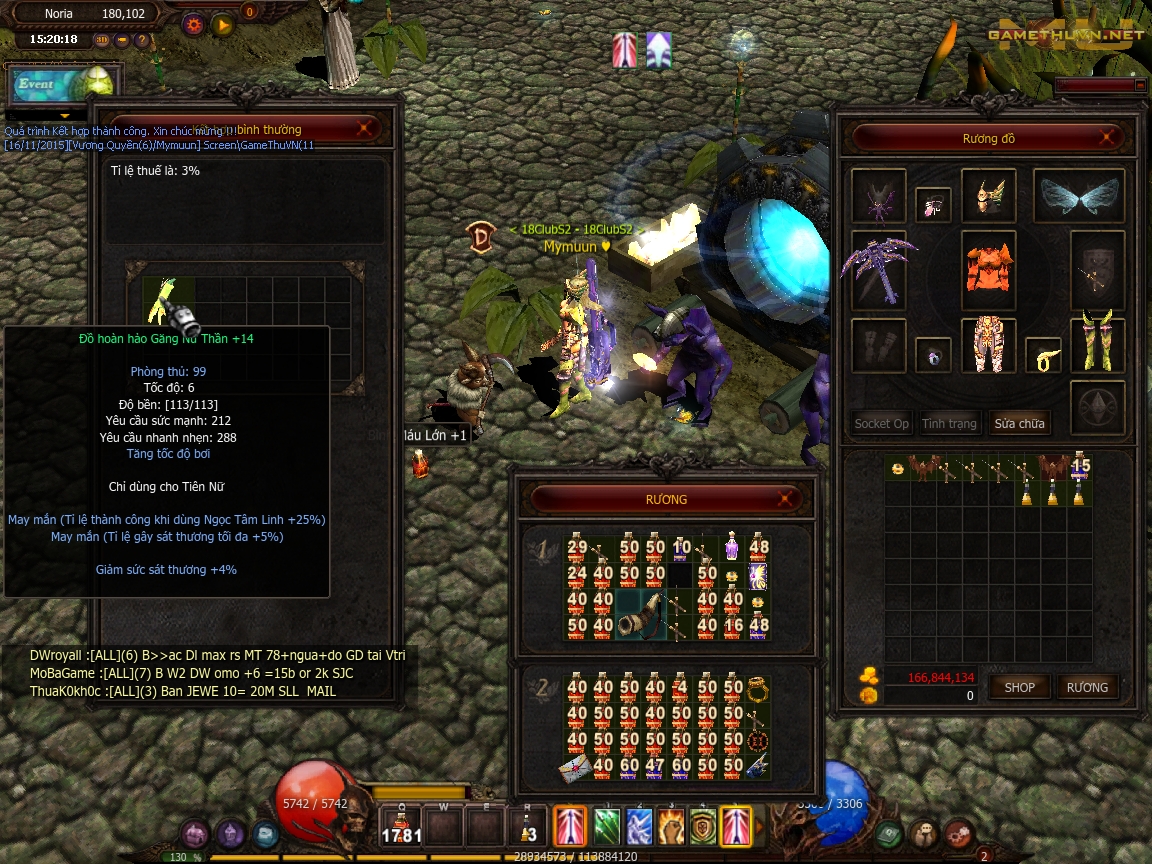Screen dimensions: 1152x864
Task: Choose the Sửa chữa repair button
Action: pos(1019,423)
